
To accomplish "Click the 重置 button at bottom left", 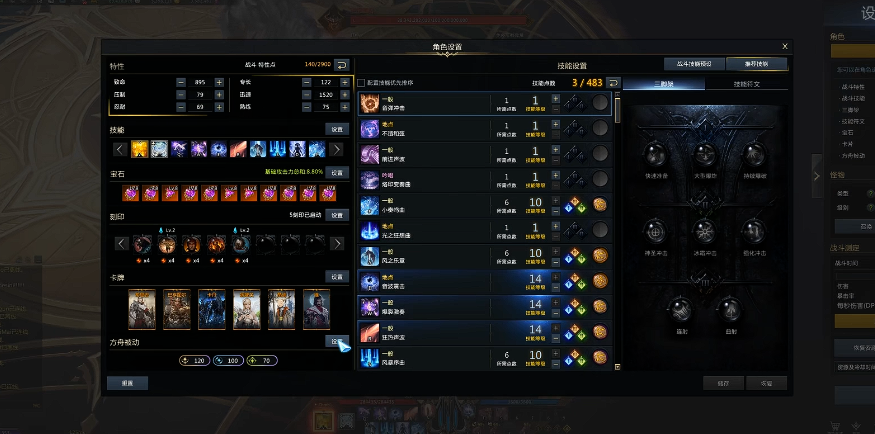I will tap(128, 382).
